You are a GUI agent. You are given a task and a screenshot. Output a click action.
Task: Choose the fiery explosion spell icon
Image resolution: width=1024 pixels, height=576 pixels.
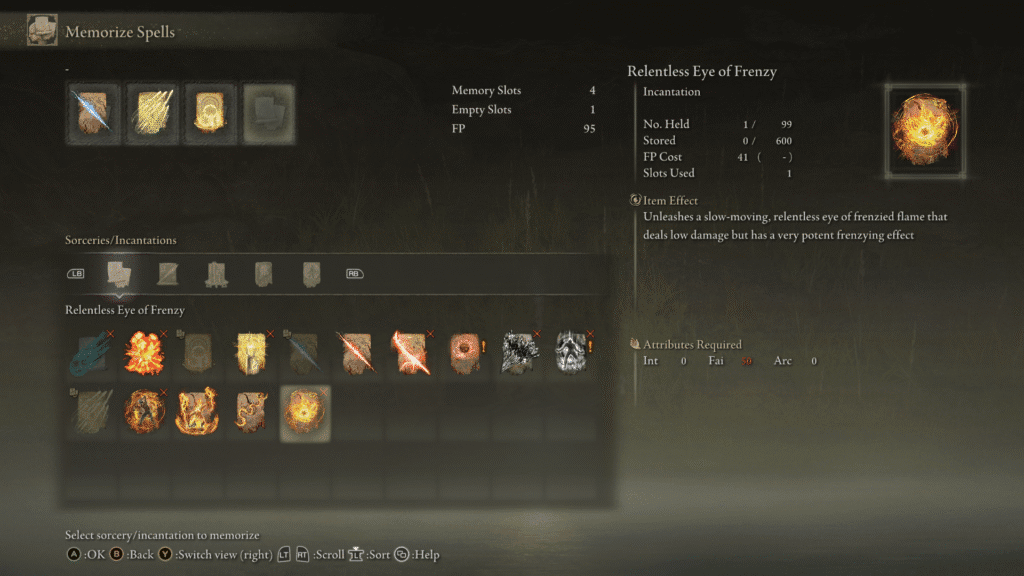(144, 353)
